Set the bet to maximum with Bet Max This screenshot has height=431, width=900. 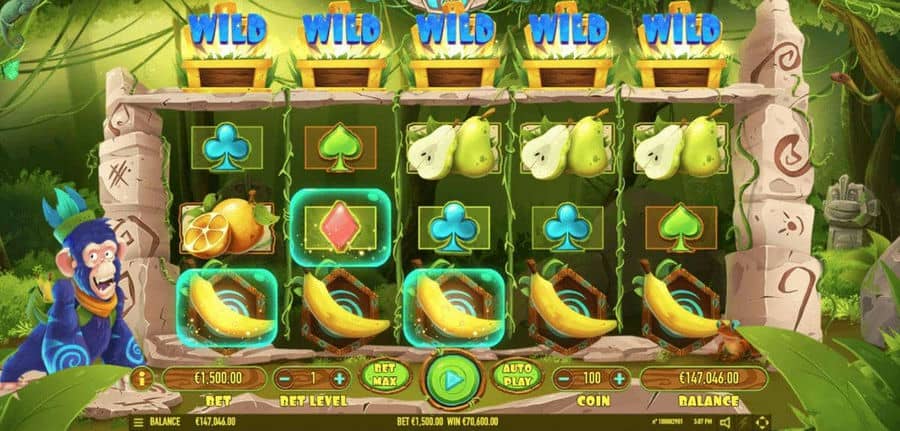(x=385, y=377)
